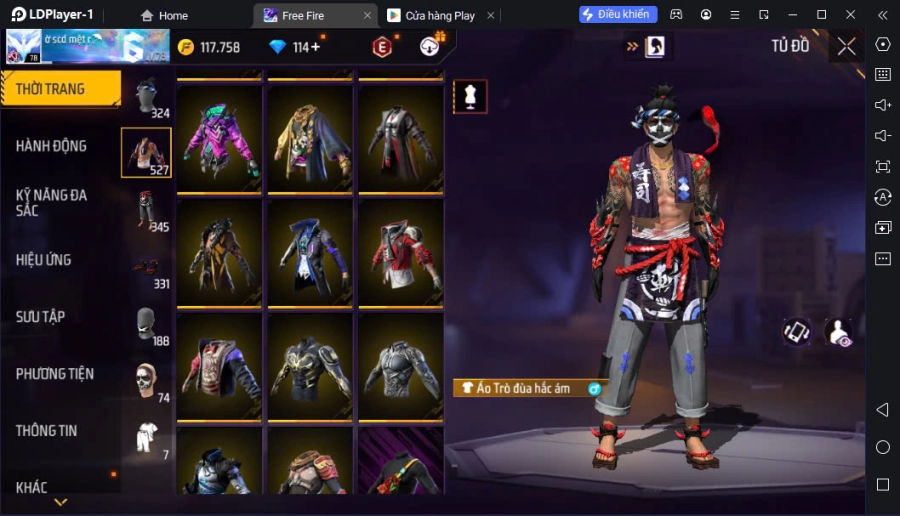Toggle the character view eye icon
Viewport: 900px width, 516px height.
click(x=838, y=333)
